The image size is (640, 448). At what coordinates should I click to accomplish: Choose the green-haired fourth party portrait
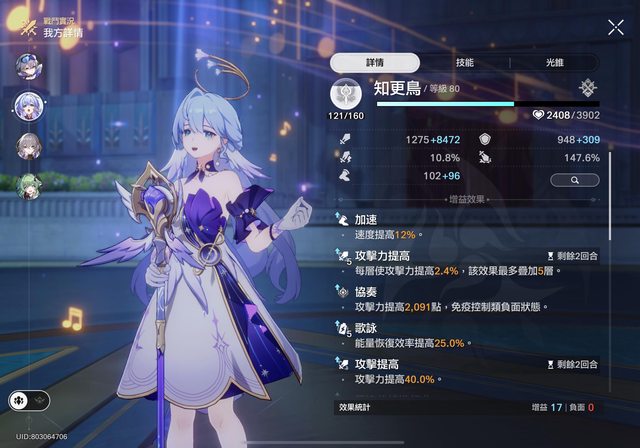[x=27, y=185]
